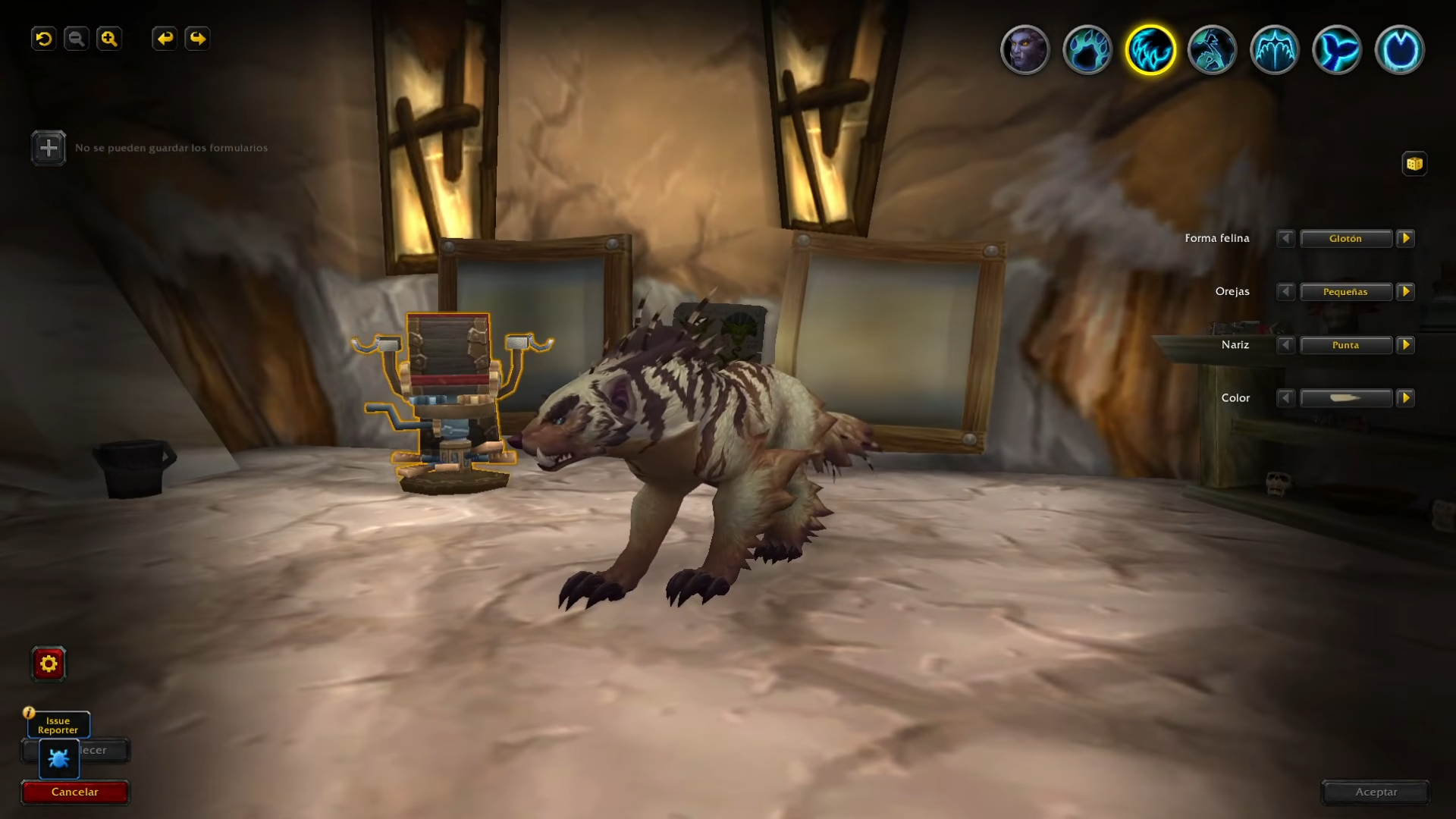Reset the camera view with the circular arrow
This screenshot has width=1456, height=819.
coord(44,39)
